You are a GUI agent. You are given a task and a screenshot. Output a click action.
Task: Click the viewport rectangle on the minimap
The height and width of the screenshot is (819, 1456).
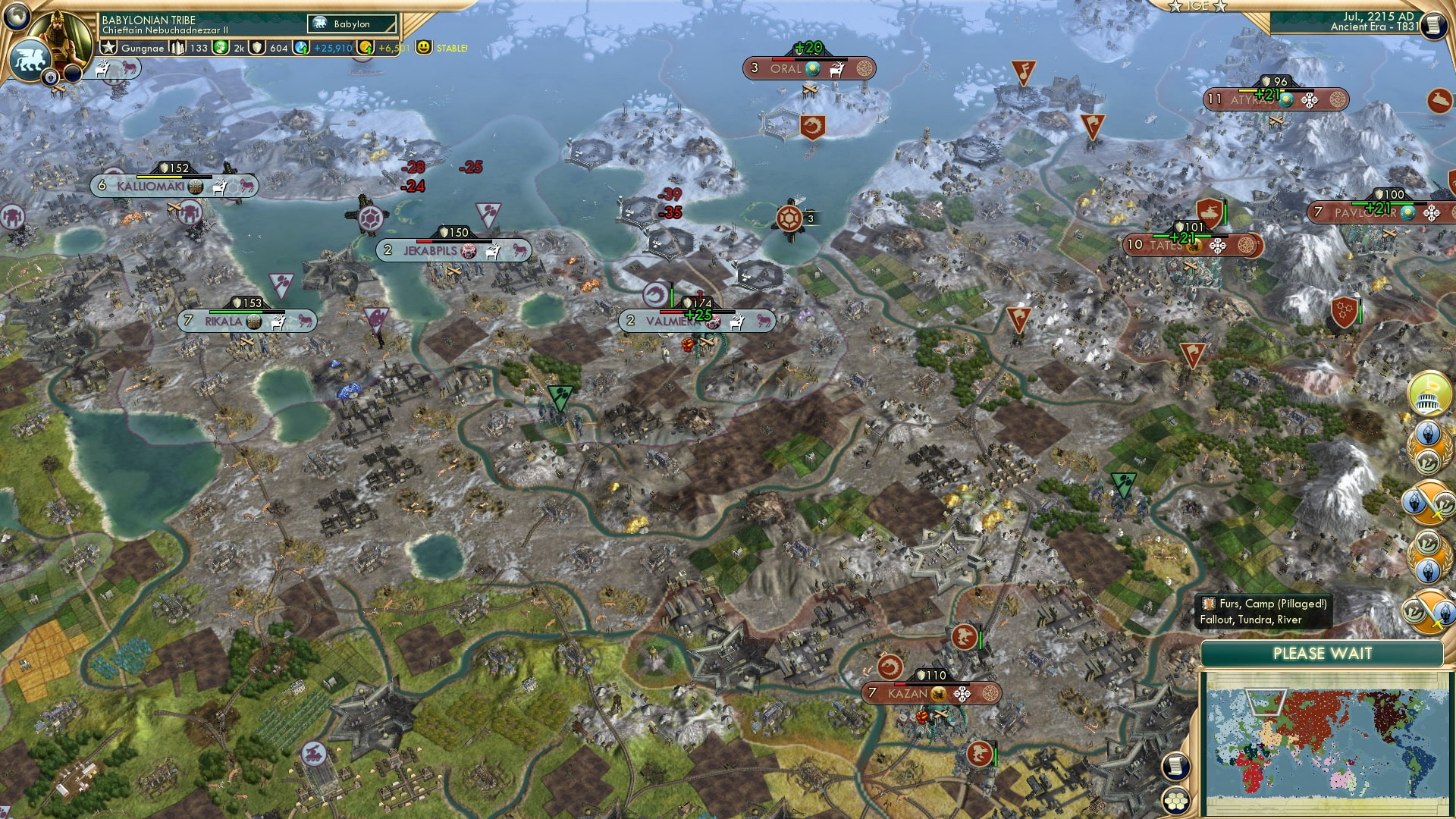1266,702
